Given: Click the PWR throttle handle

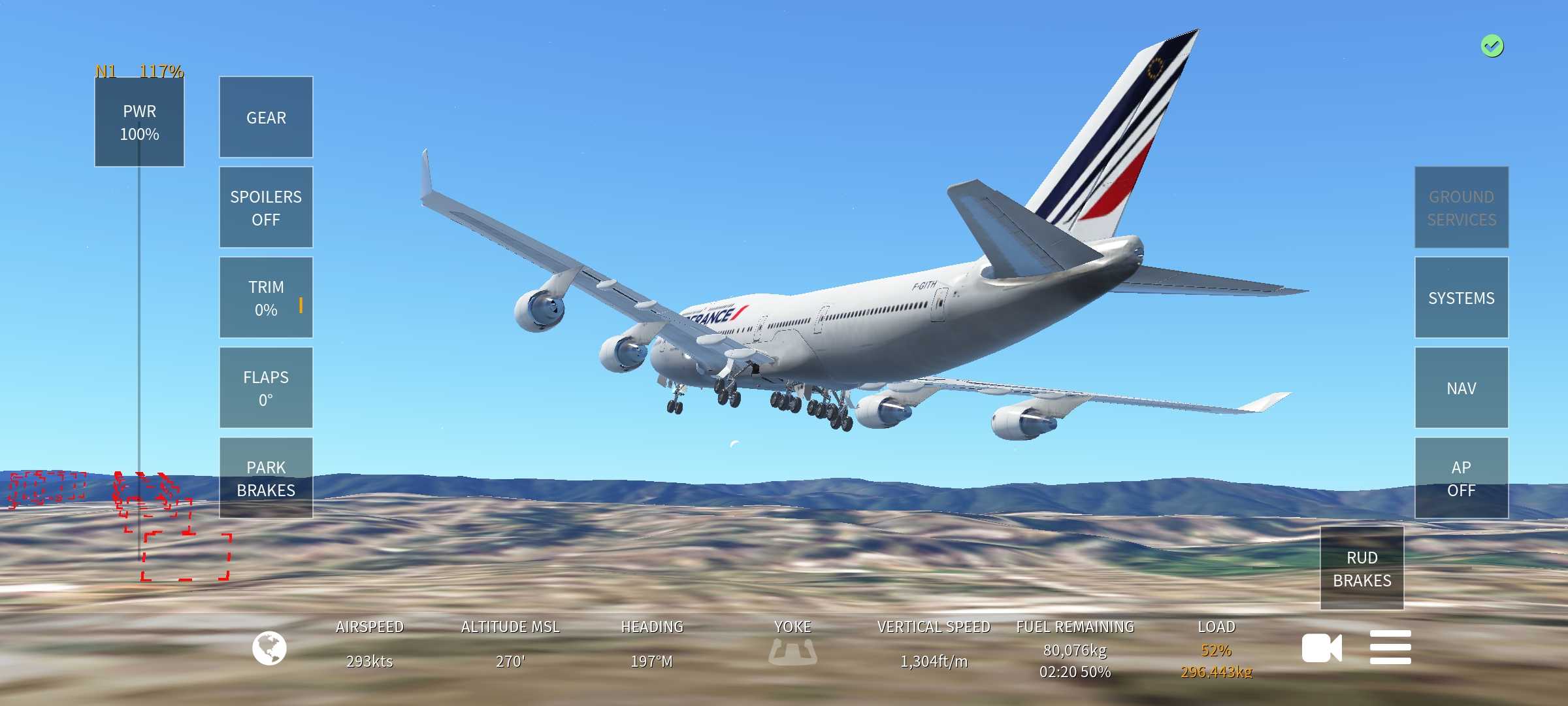Looking at the screenshot, I should [x=139, y=122].
